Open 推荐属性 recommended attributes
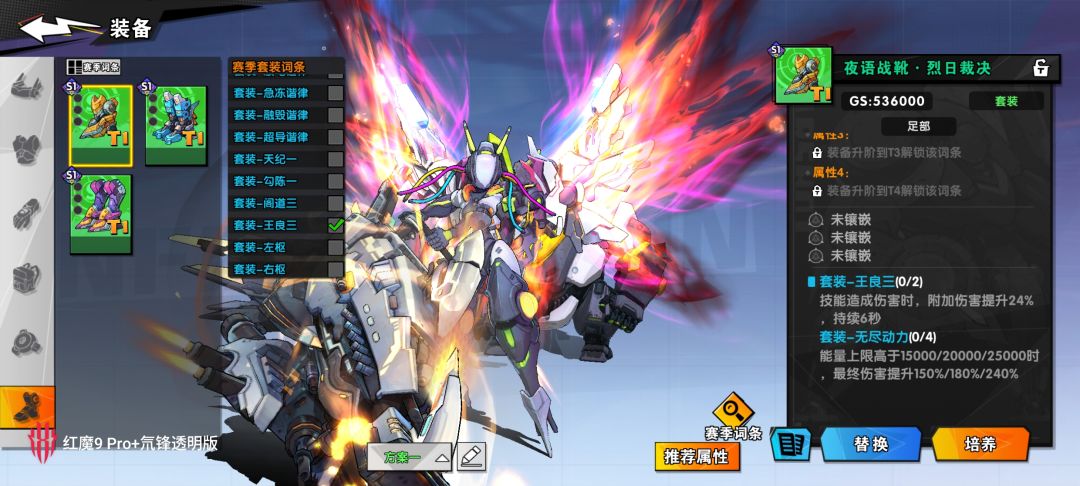The image size is (1080, 486). (697, 457)
